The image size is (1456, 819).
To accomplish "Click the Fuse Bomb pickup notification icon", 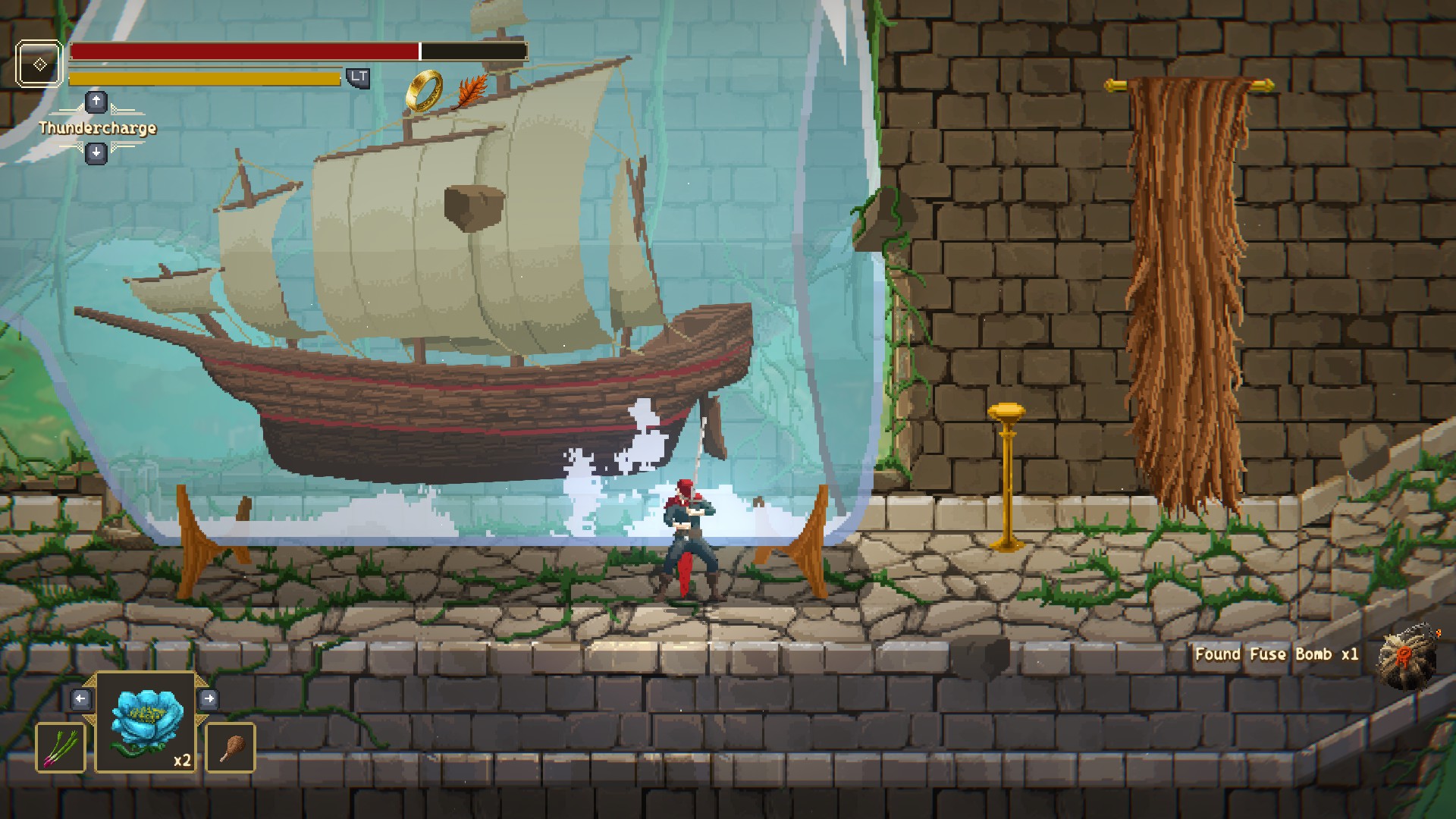I will (1408, 656).
